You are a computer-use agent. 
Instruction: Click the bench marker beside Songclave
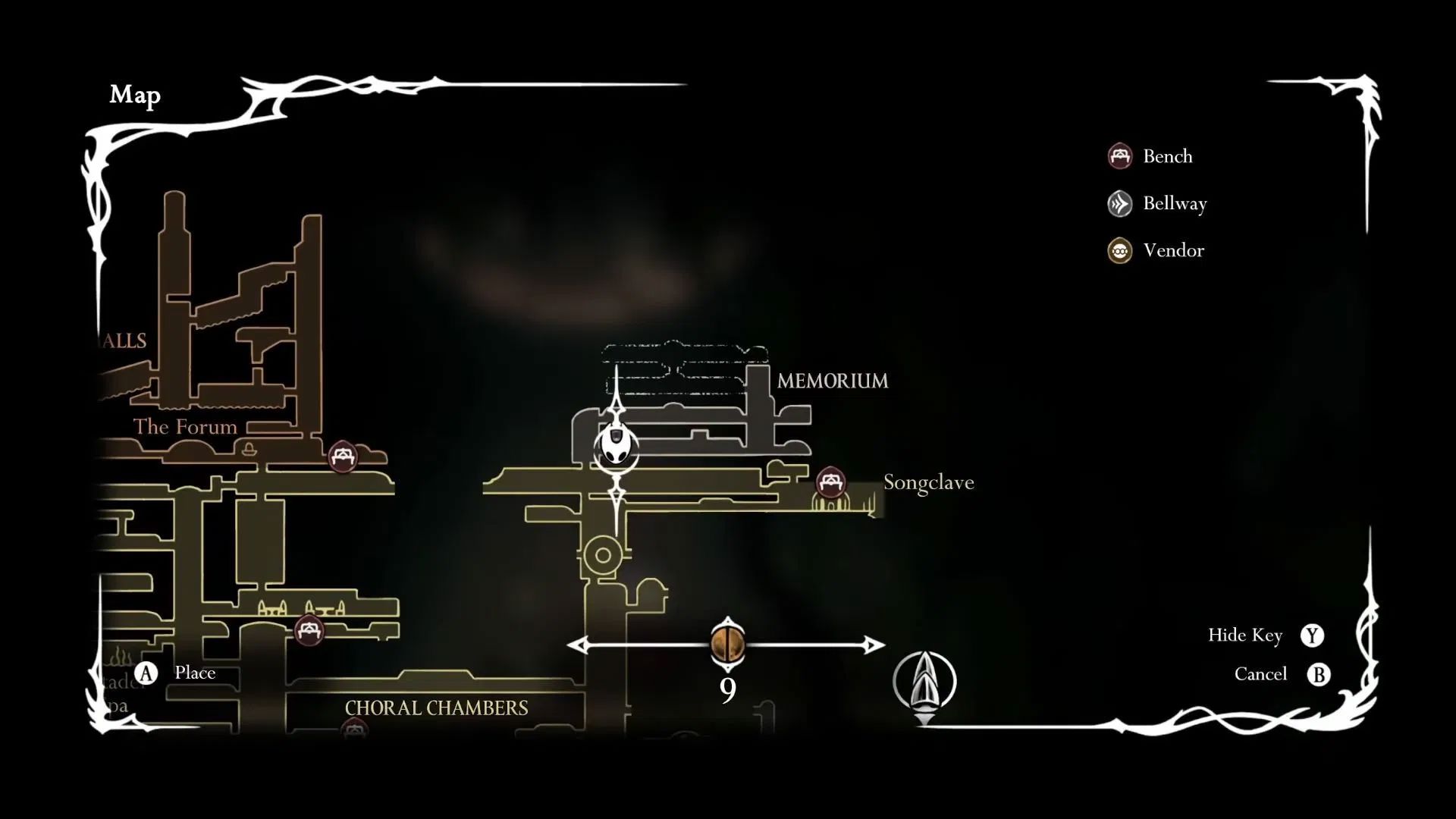pos(830,482)
